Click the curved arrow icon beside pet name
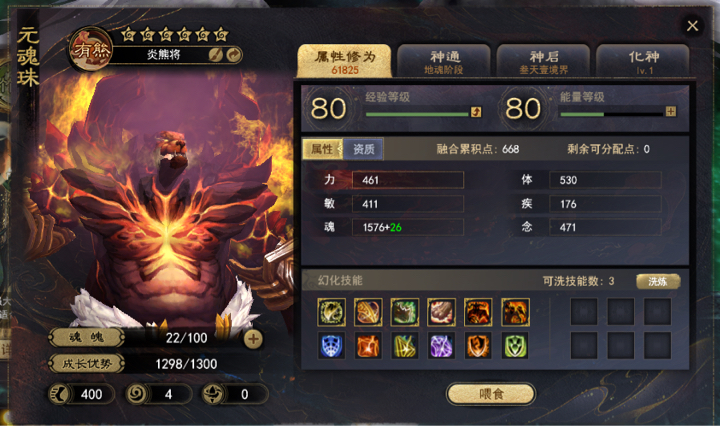 click(233, 55)
